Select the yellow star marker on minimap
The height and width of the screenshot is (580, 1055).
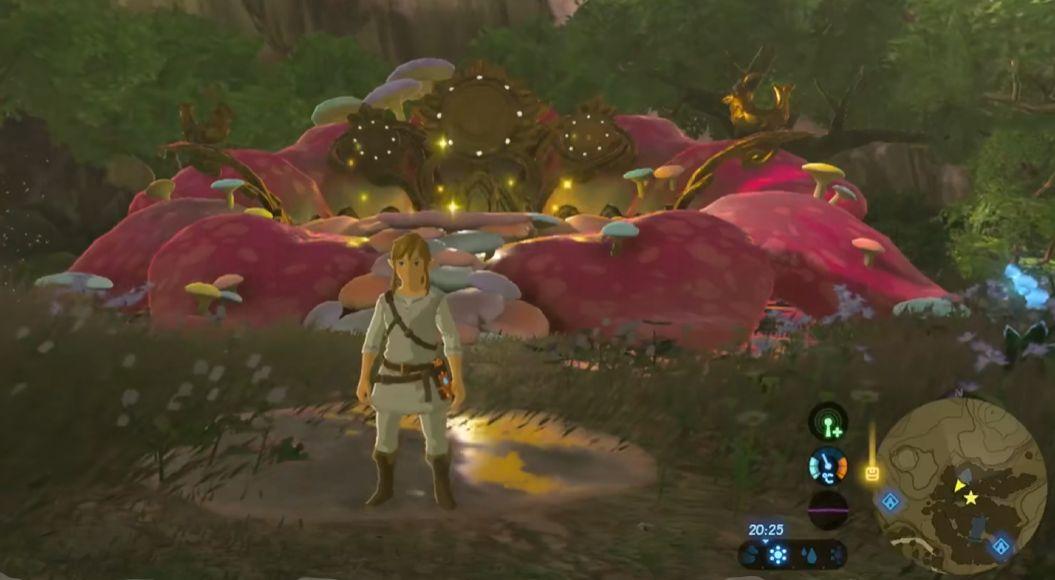(970, 497)
